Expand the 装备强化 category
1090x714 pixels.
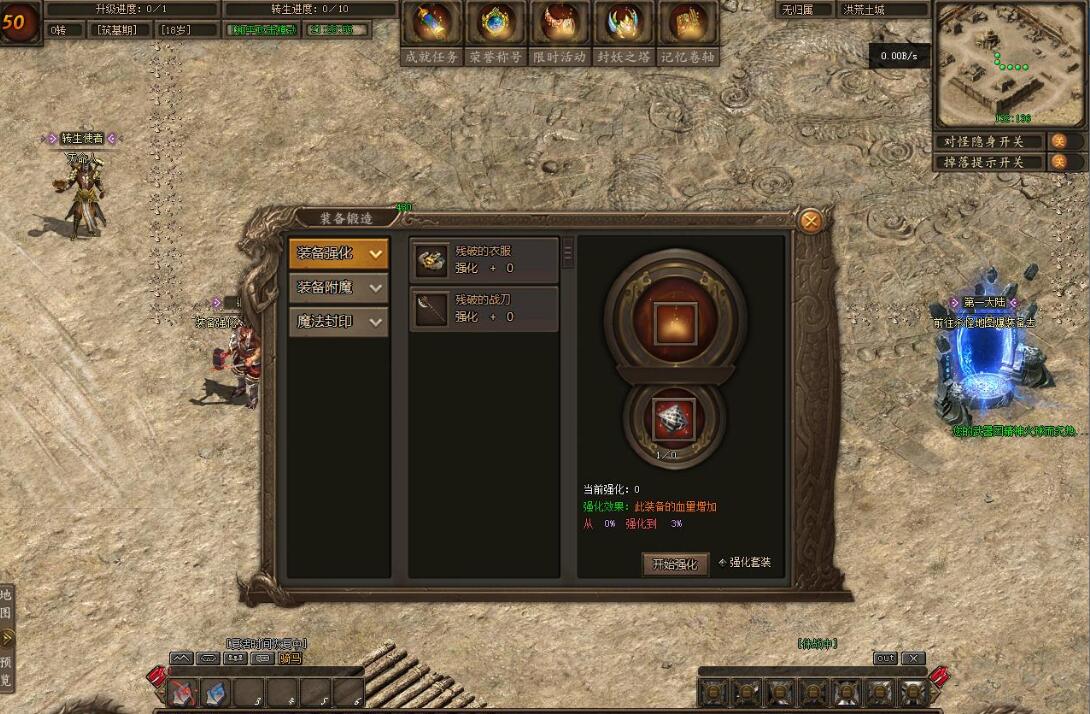[338, 254]
